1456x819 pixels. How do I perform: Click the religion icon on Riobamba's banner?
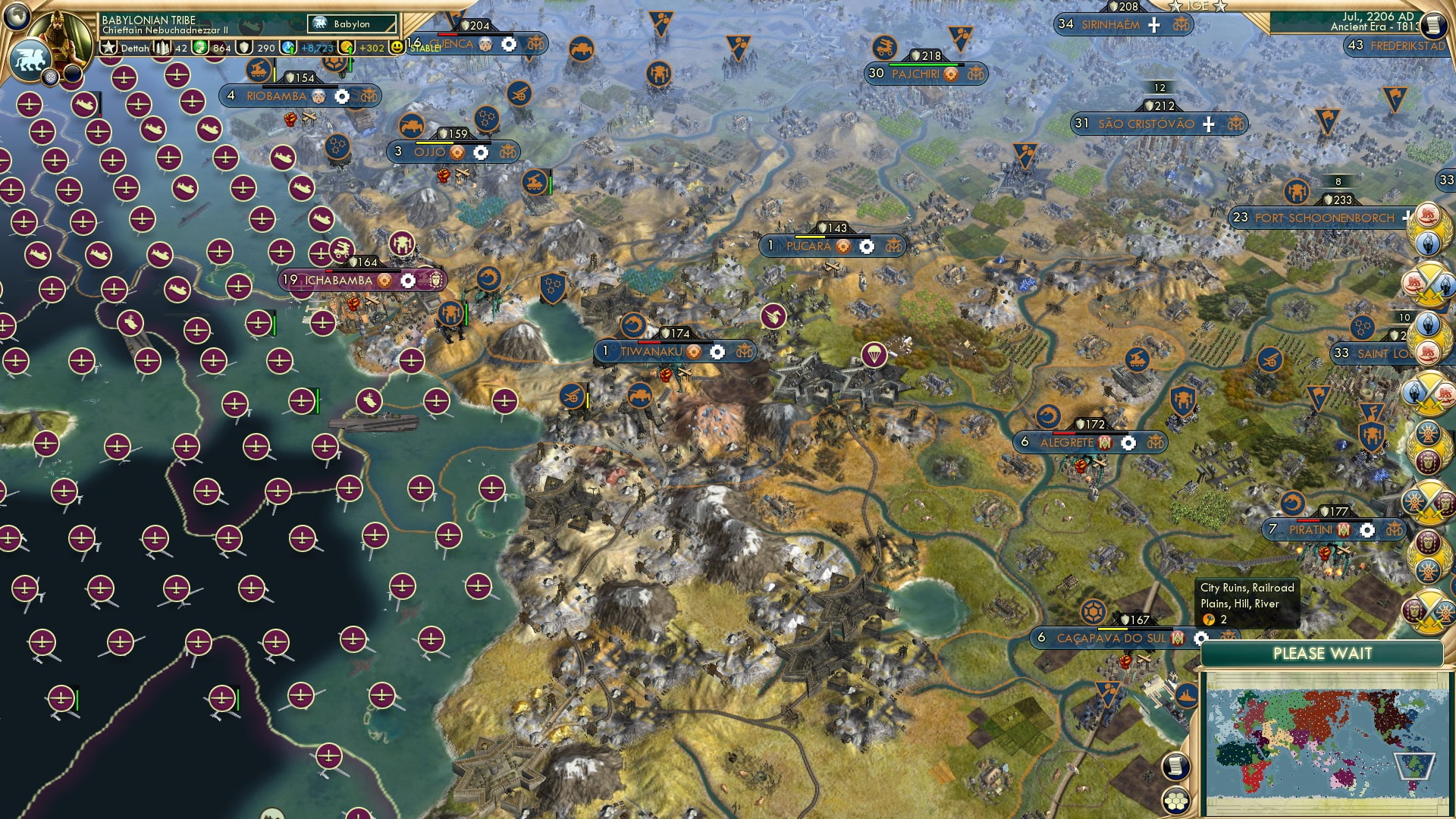click(318, 96)
